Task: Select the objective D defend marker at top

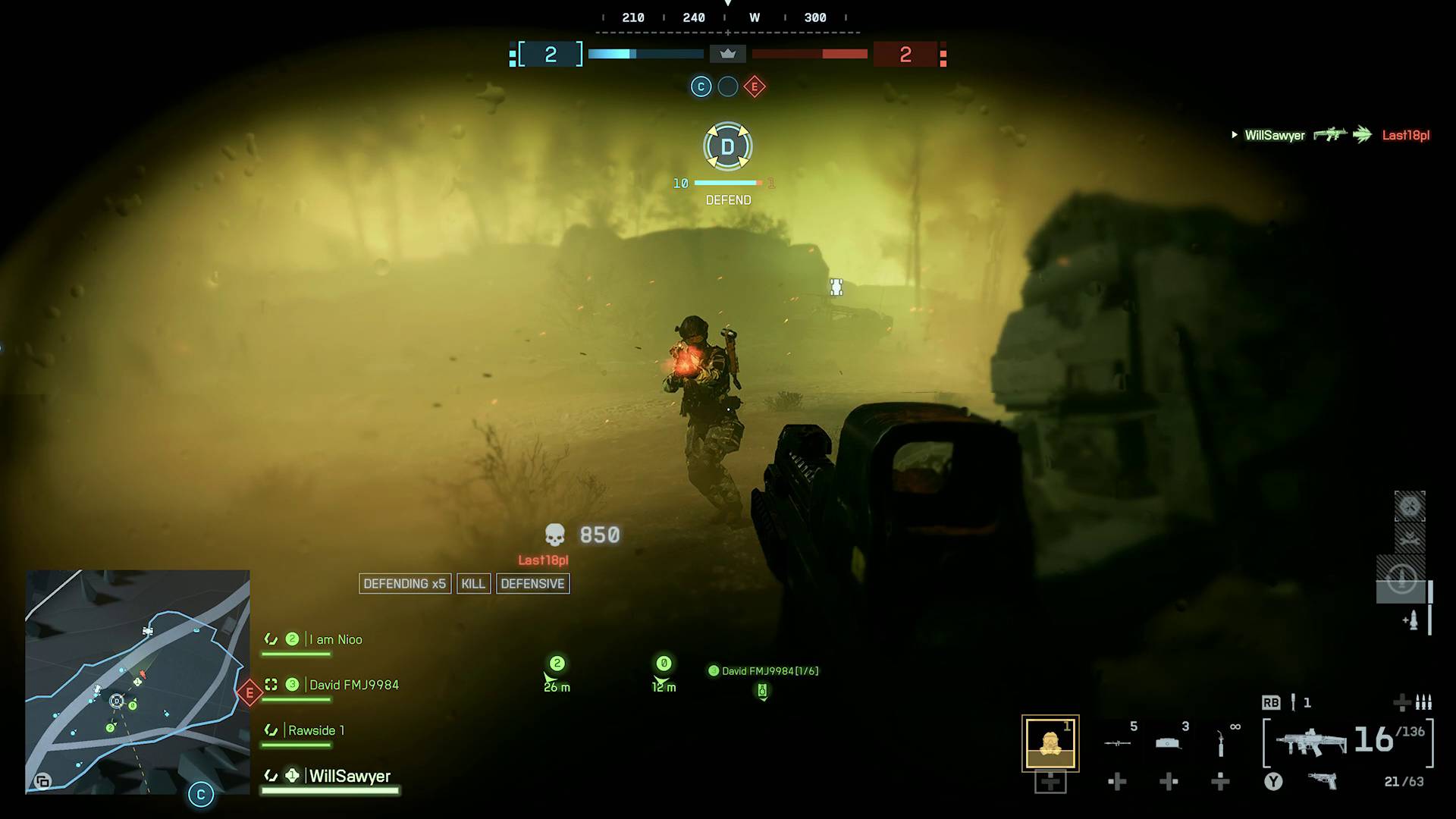Action: pyautogui.click(x=728, y=146)
